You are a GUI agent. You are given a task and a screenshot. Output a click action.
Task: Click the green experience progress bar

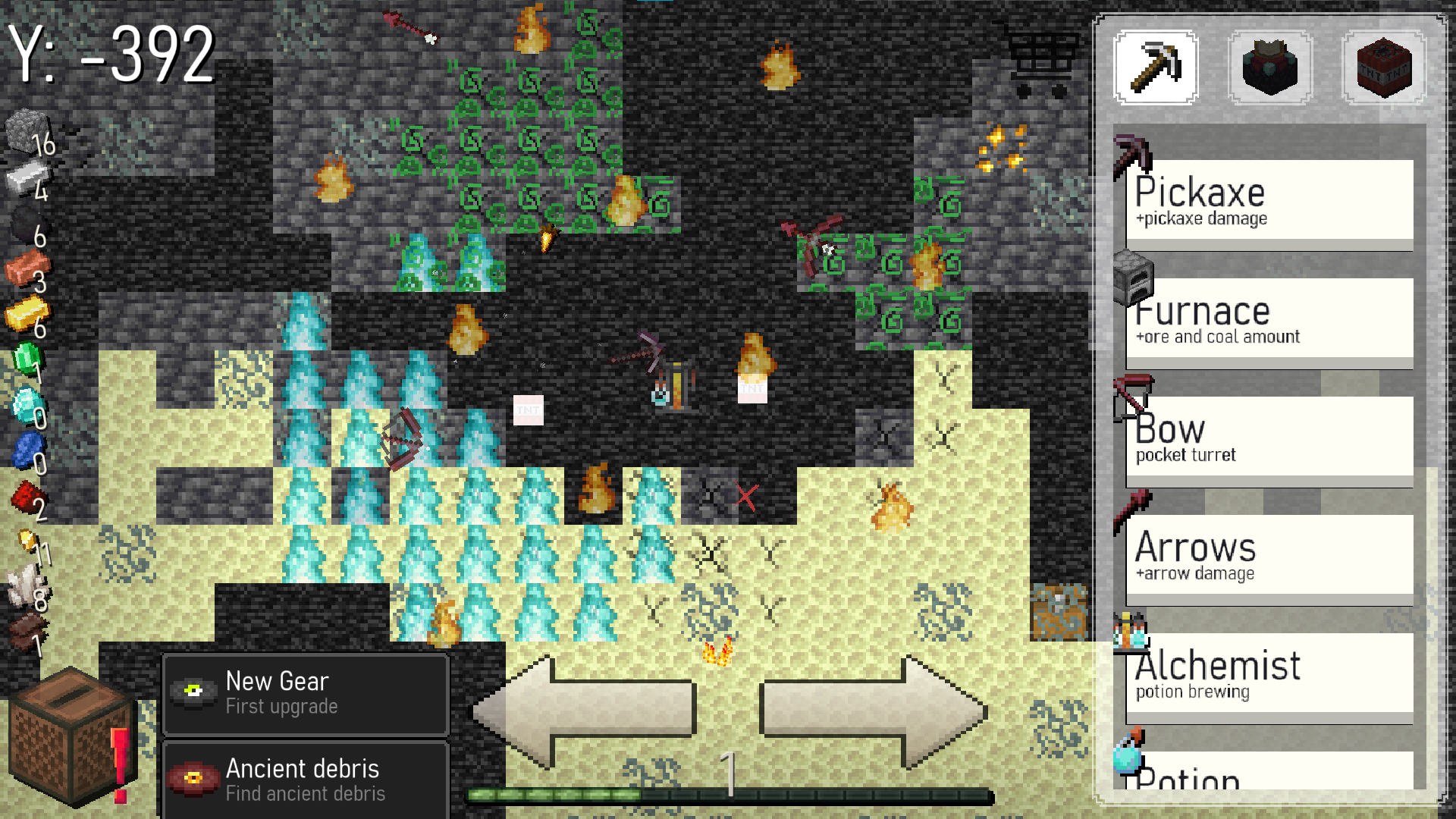point(728,794)
